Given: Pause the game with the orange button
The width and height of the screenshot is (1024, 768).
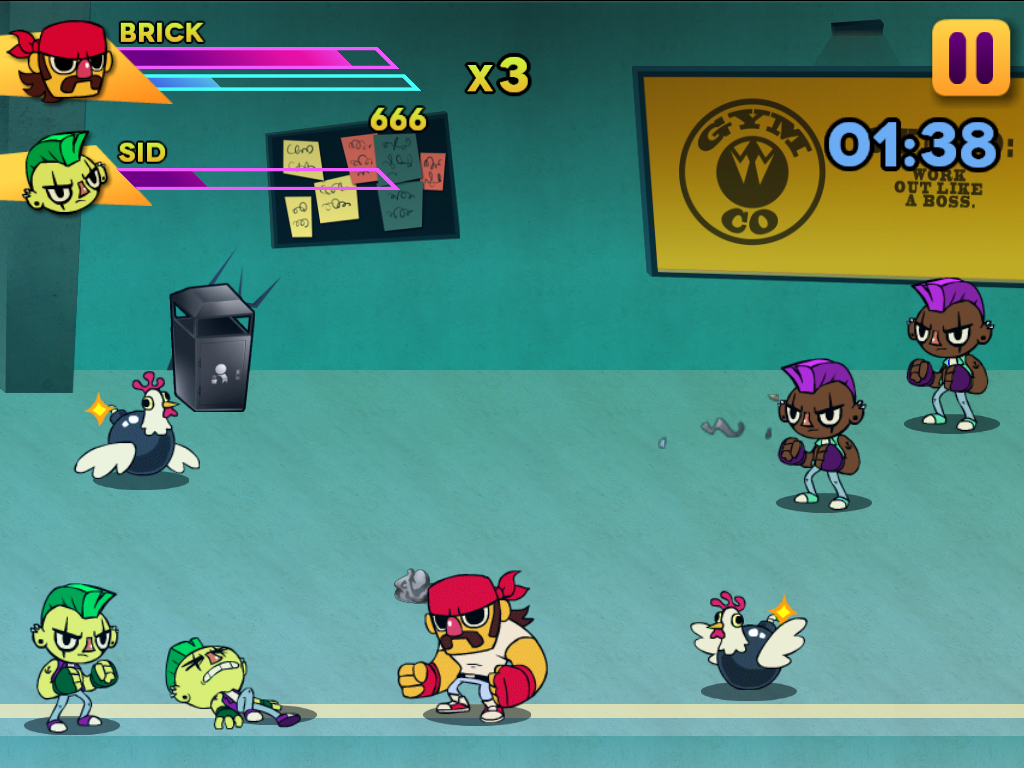Looking at the screenshot, I should pyautogui.click(x=970, y=58).
